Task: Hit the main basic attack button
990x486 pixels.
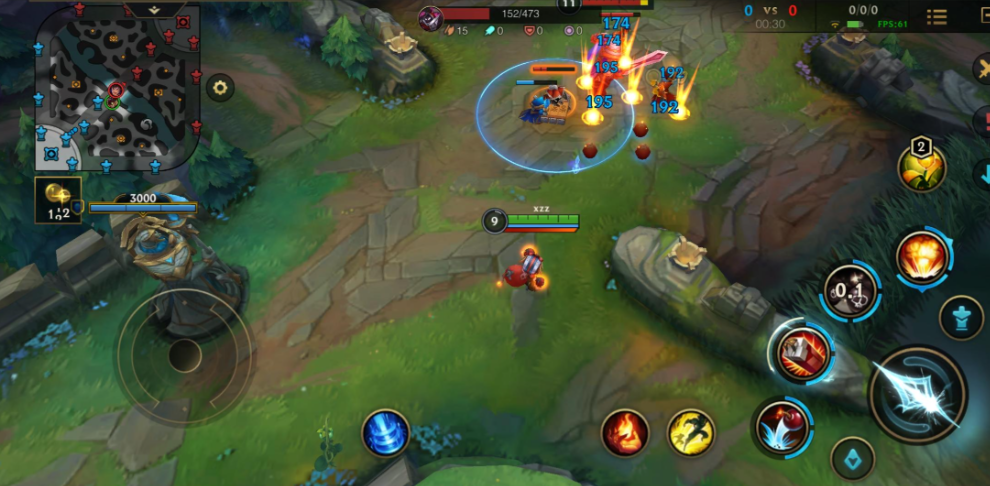Action: pyautogui.click(x=917, y=396)
